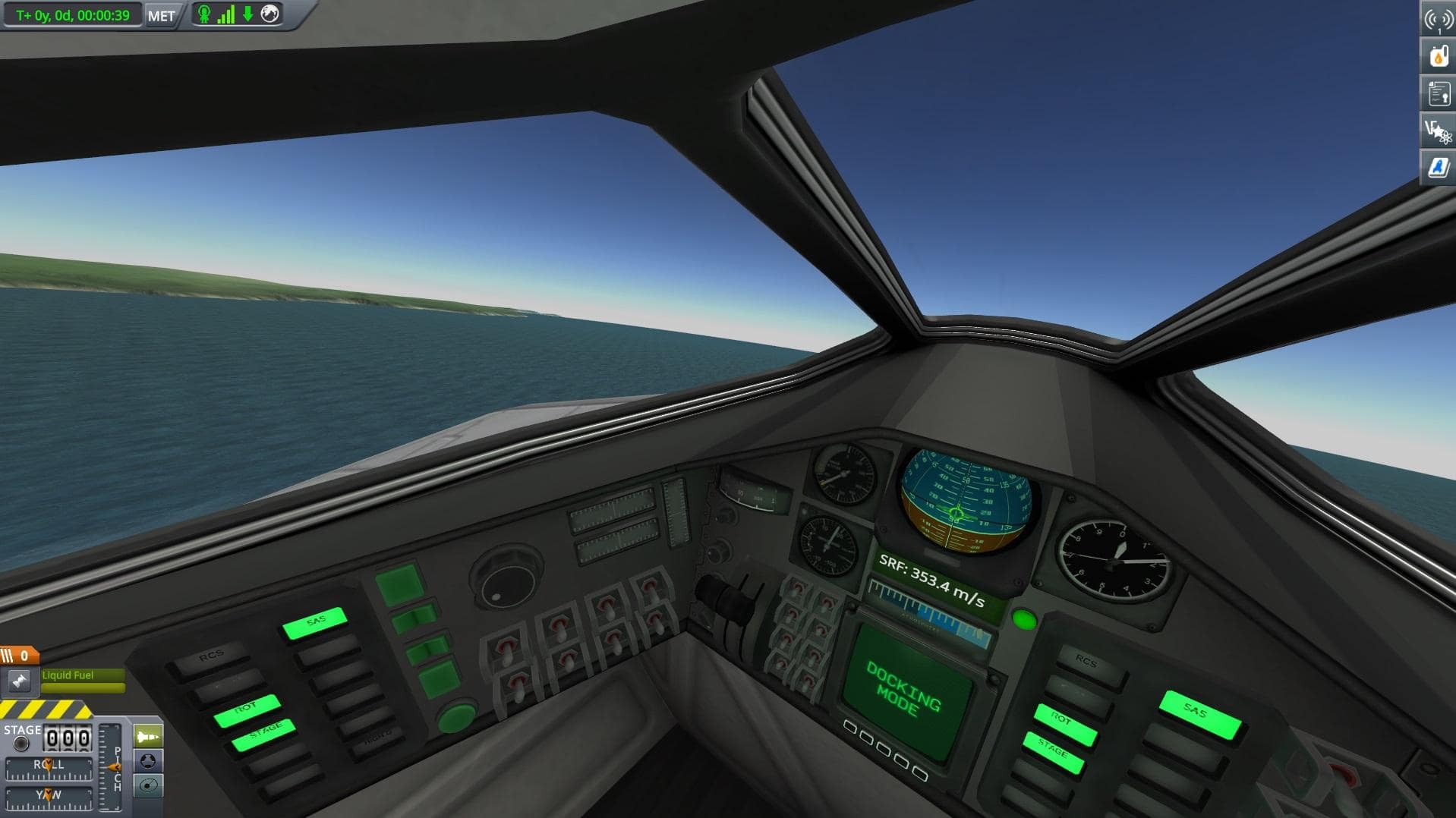This screenshot has height=818, width=1456.
Task: Open KSPedia with the rocket book icon
Action: point(1439,168)
